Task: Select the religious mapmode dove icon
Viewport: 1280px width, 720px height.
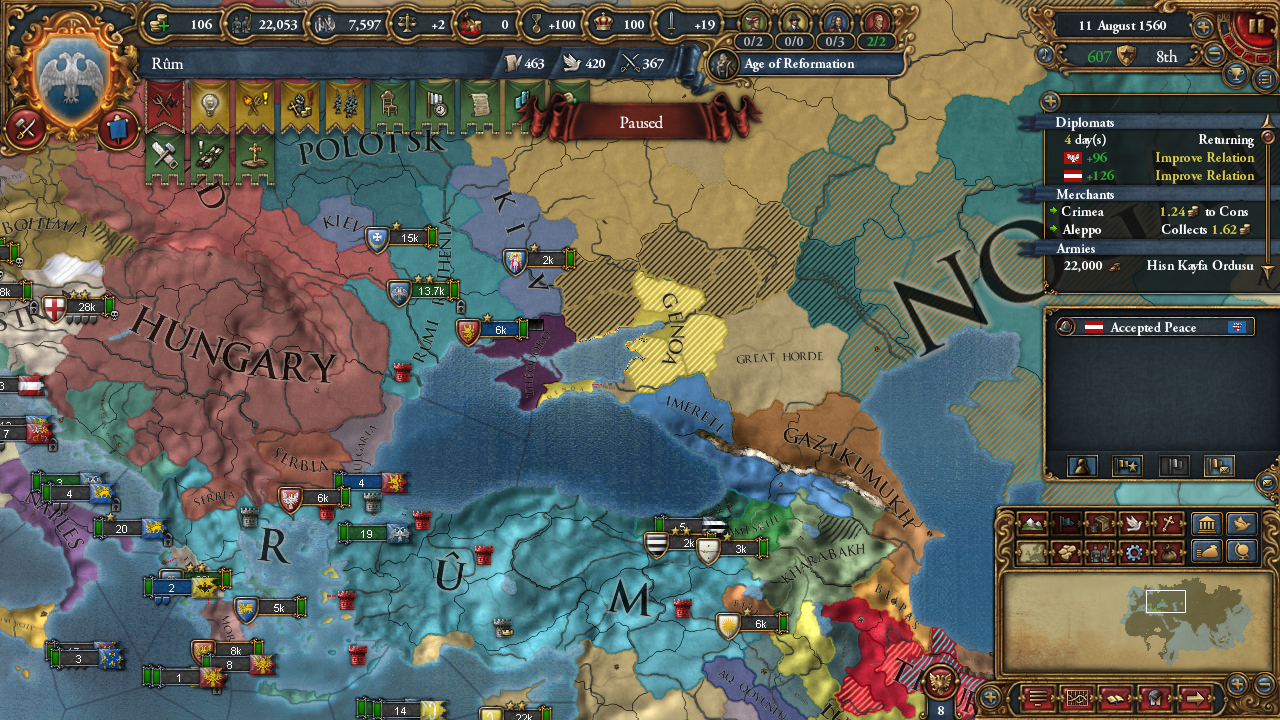Action: 1134,523
